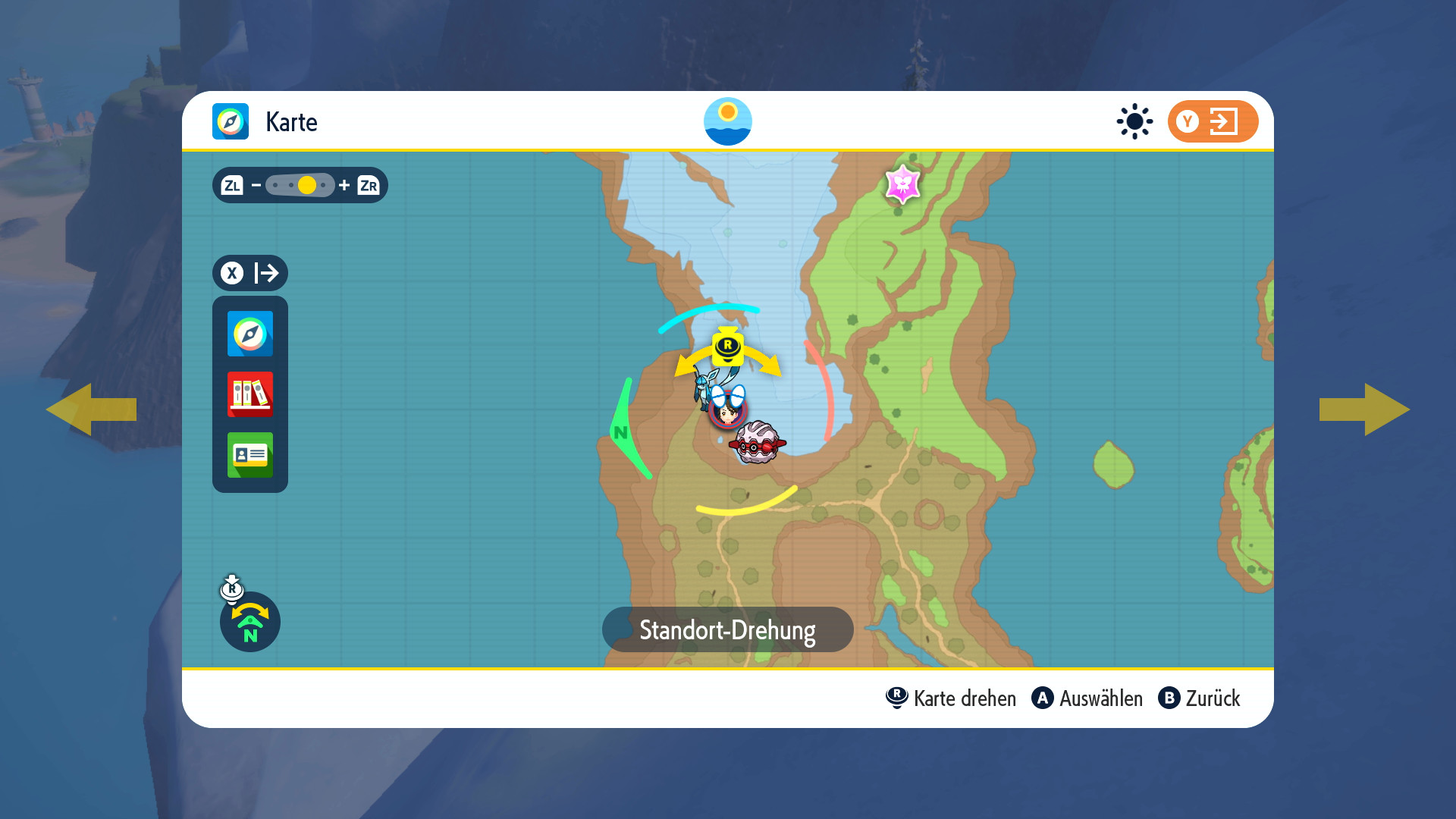Select the pink Tera Raid crystal marker
Screen dimensions: 1456x819
pos(902,184)
